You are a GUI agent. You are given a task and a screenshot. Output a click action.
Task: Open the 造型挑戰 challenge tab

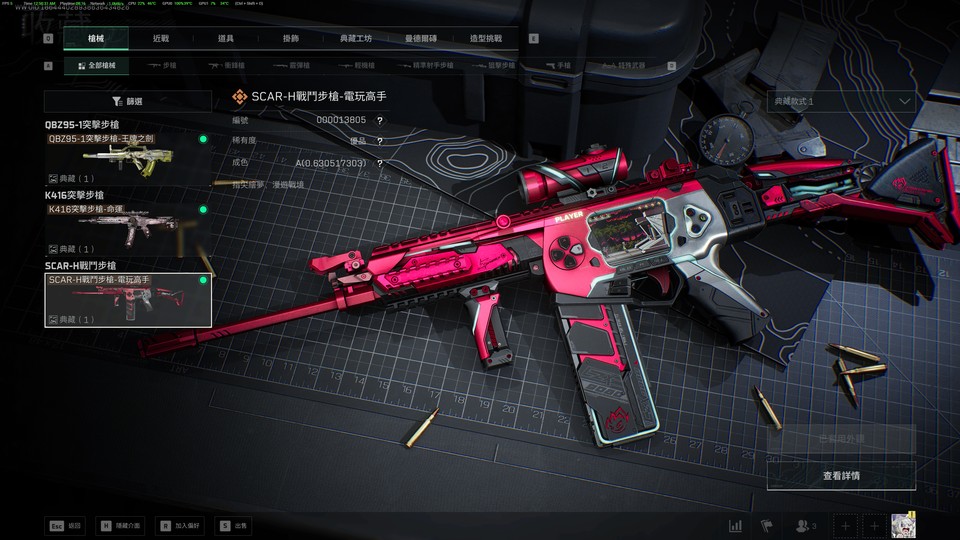[x=486, y=38]
